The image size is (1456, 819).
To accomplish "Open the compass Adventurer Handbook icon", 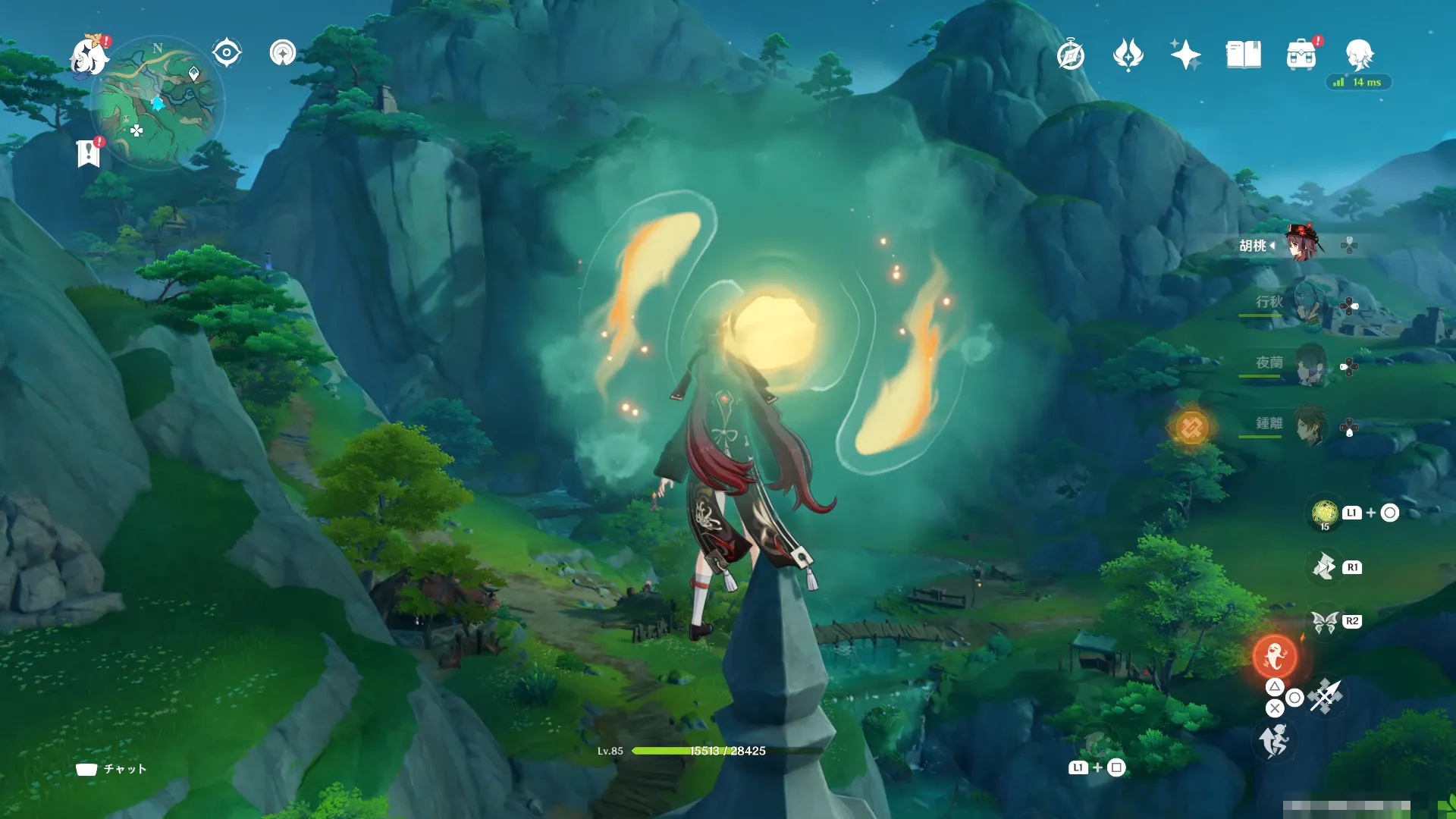I will [x=1071, y=55].
